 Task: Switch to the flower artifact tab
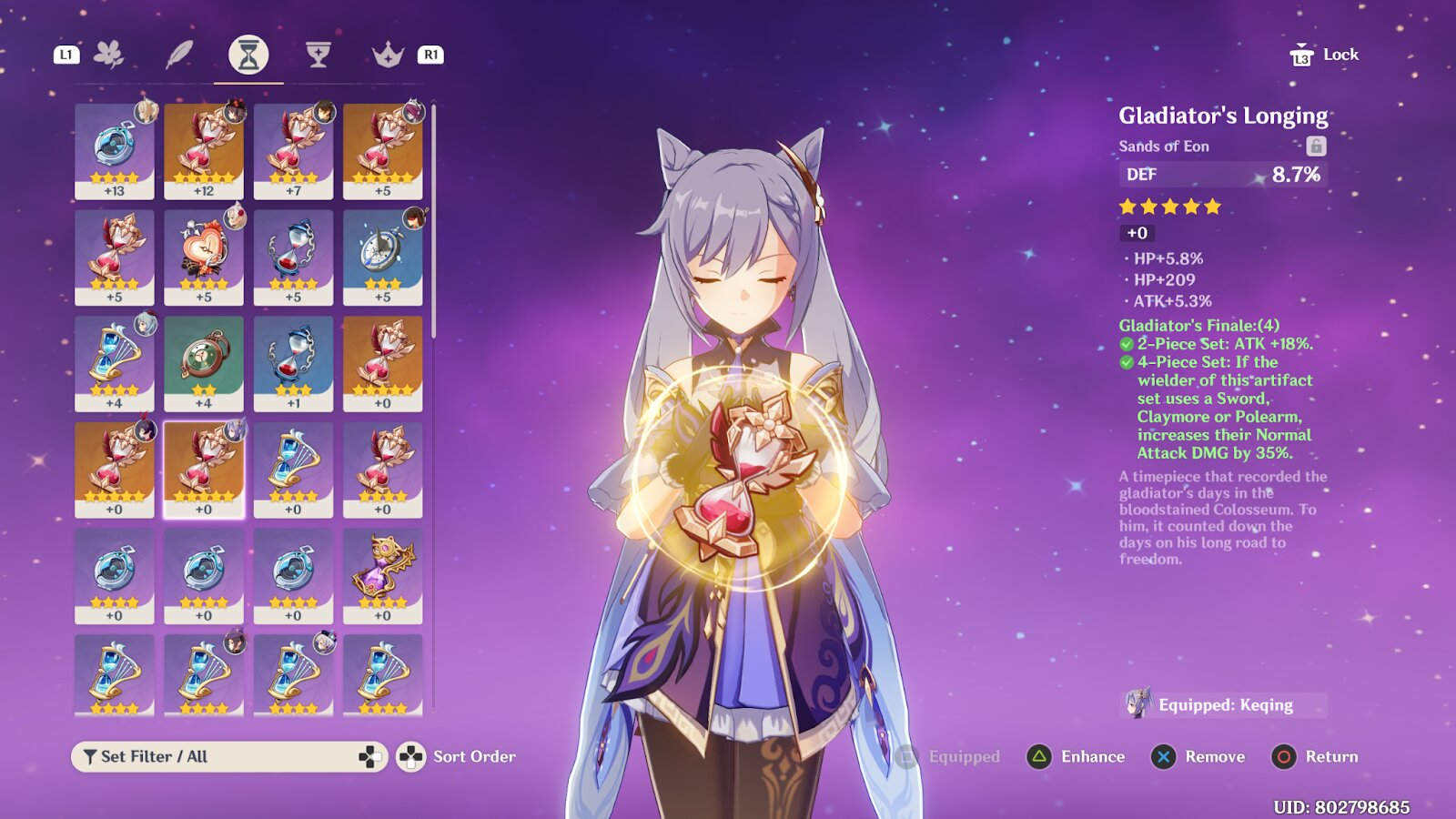tap(109, 55)
